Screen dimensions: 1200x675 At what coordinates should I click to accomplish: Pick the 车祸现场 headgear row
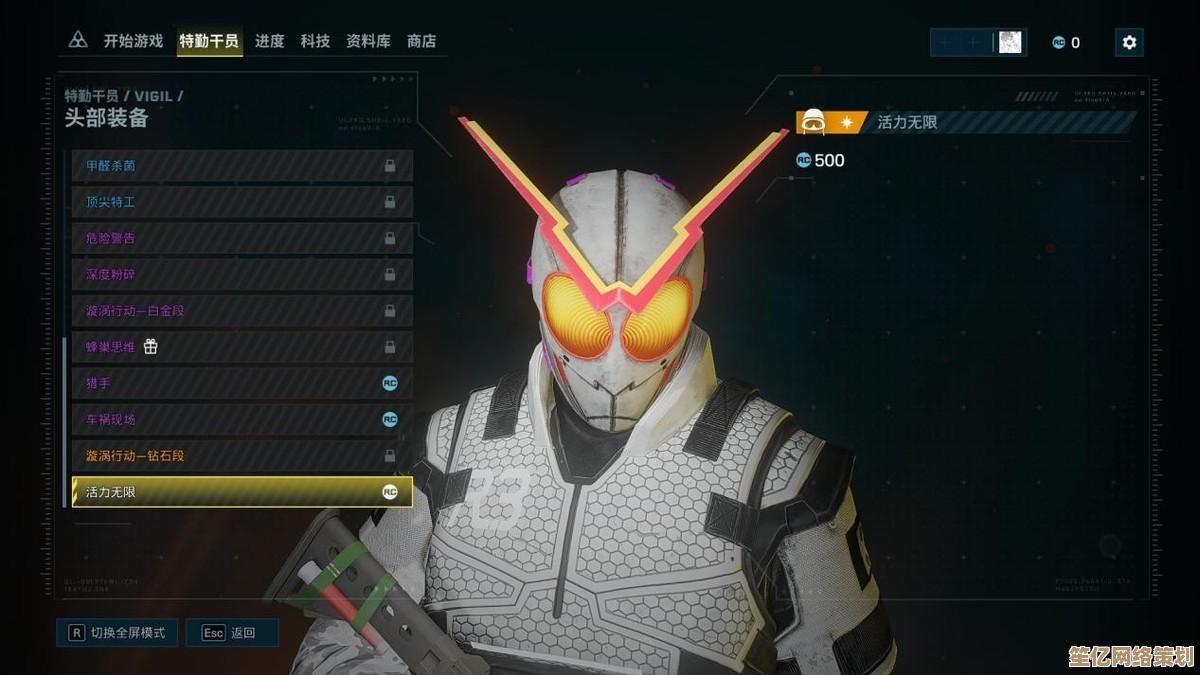coord(242,419)
